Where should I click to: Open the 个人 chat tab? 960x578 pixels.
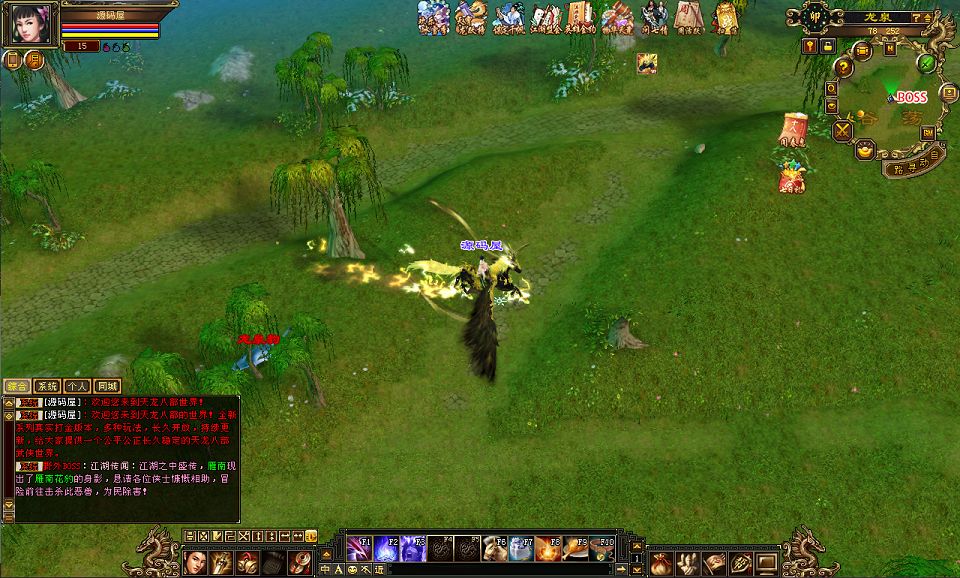point(77,386)
